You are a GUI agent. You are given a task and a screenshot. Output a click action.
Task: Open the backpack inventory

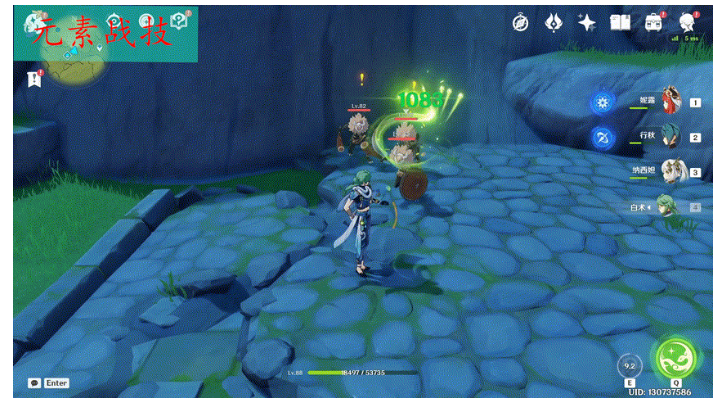[653, 22]
